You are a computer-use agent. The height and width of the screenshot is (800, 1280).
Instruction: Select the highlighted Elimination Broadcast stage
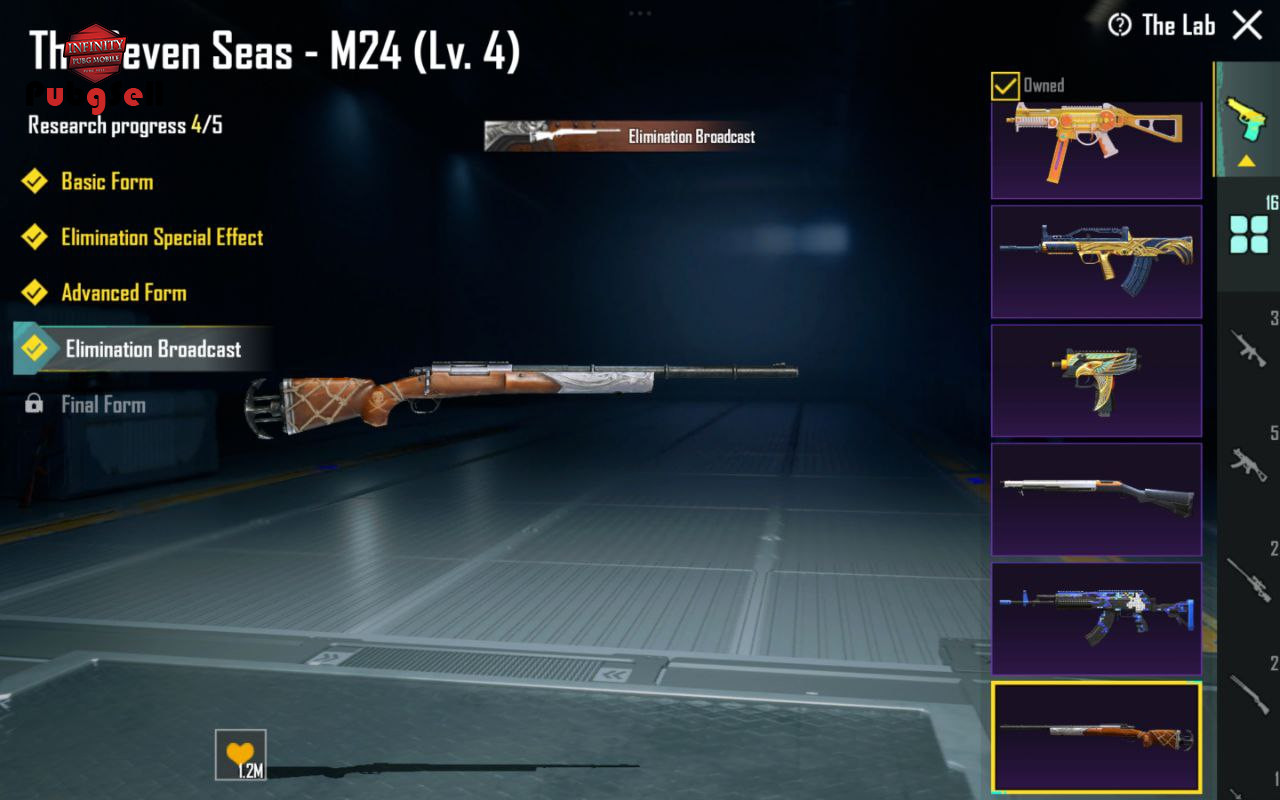click(152, 349)
